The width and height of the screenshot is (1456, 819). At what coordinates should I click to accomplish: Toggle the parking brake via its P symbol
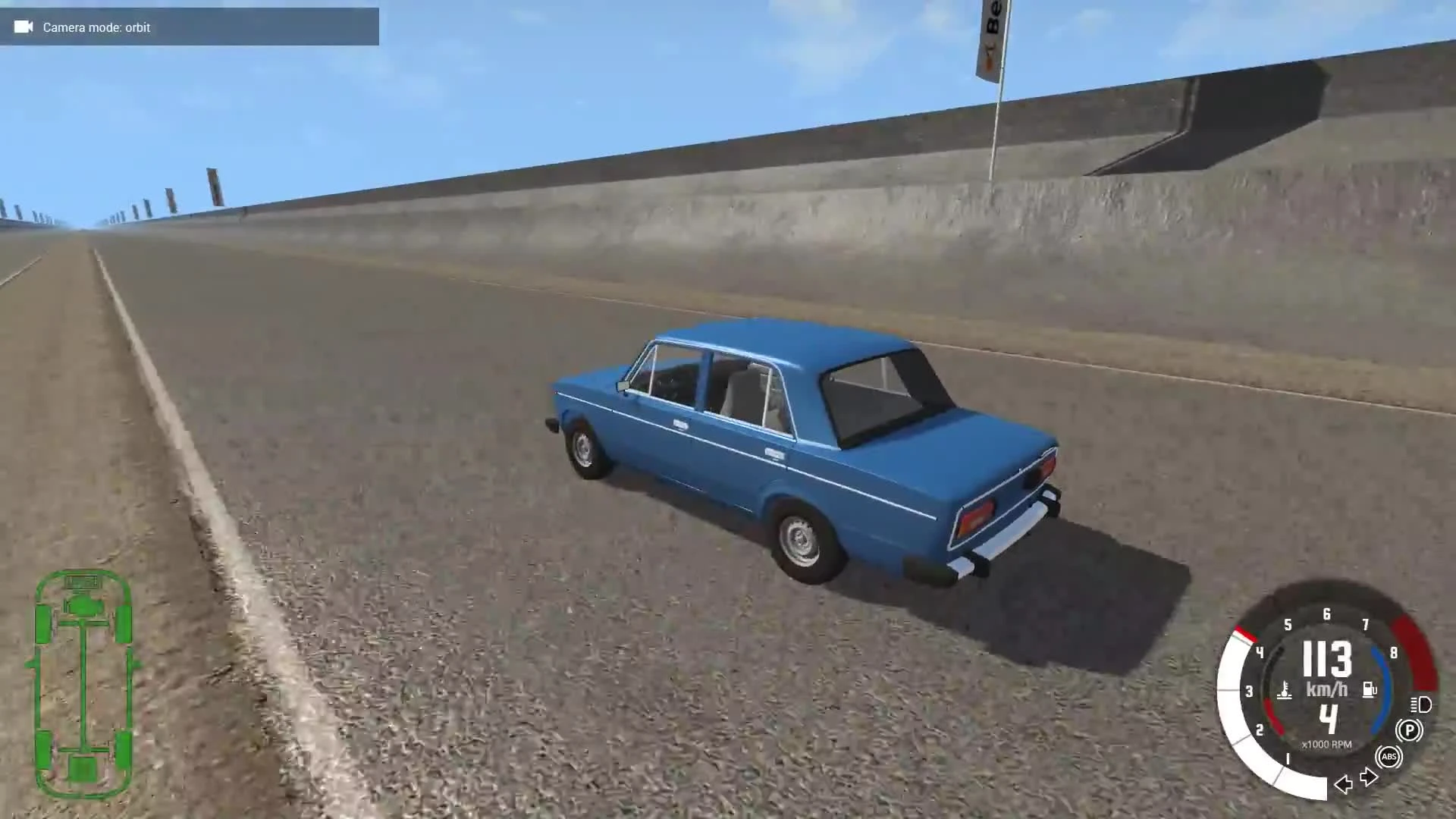click(1410, 730)
